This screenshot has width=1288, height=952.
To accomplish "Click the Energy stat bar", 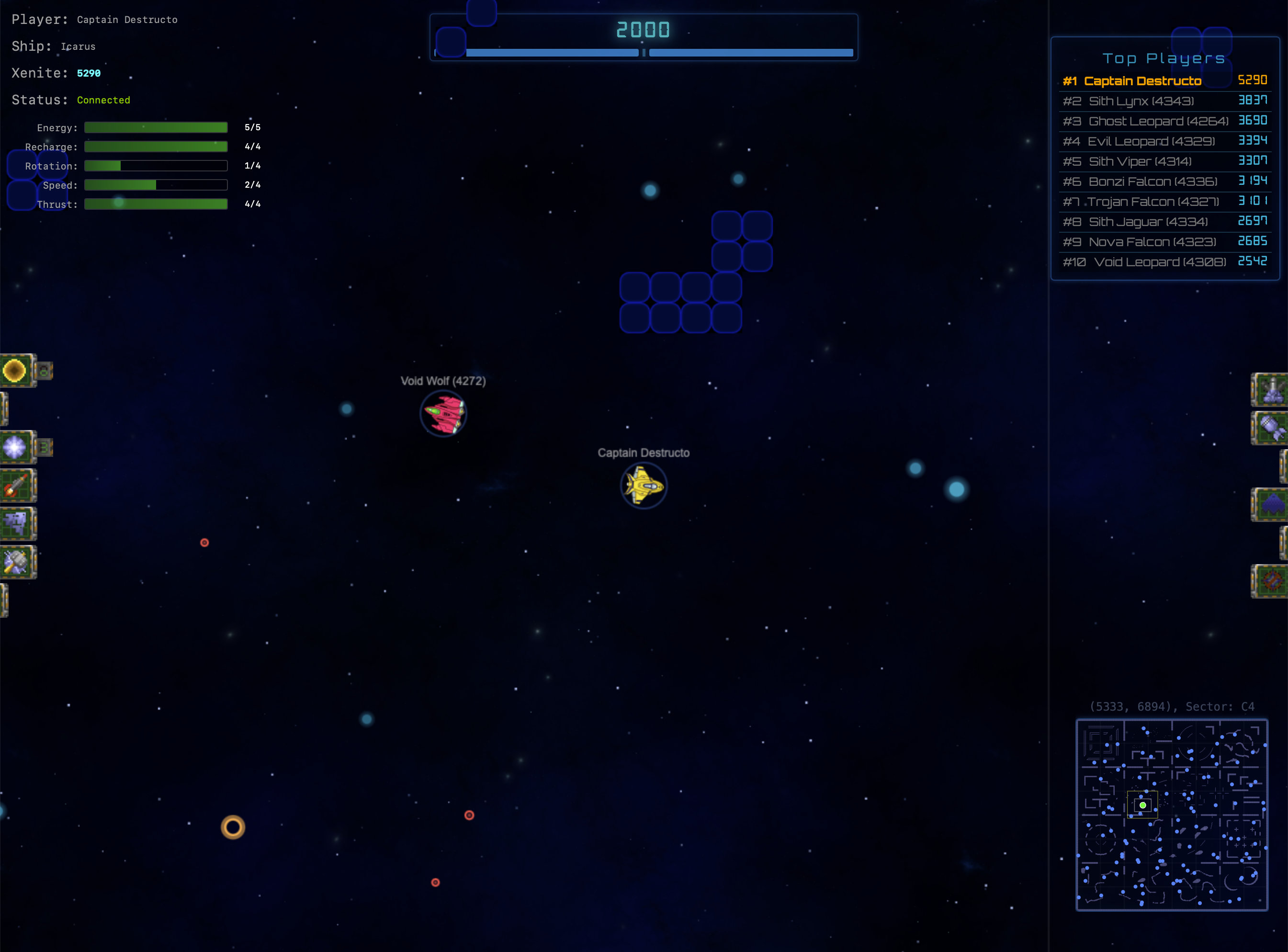I will tap(156, 127).
